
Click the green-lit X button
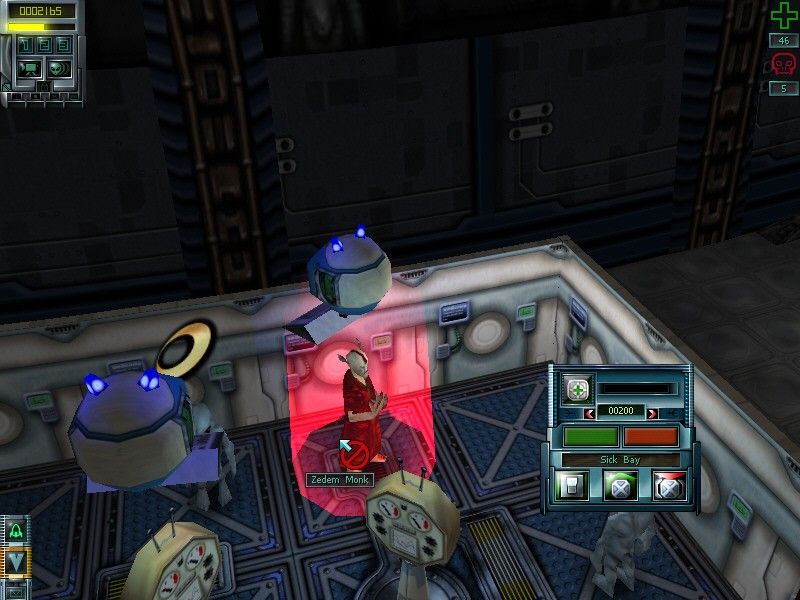click(621, 487)
